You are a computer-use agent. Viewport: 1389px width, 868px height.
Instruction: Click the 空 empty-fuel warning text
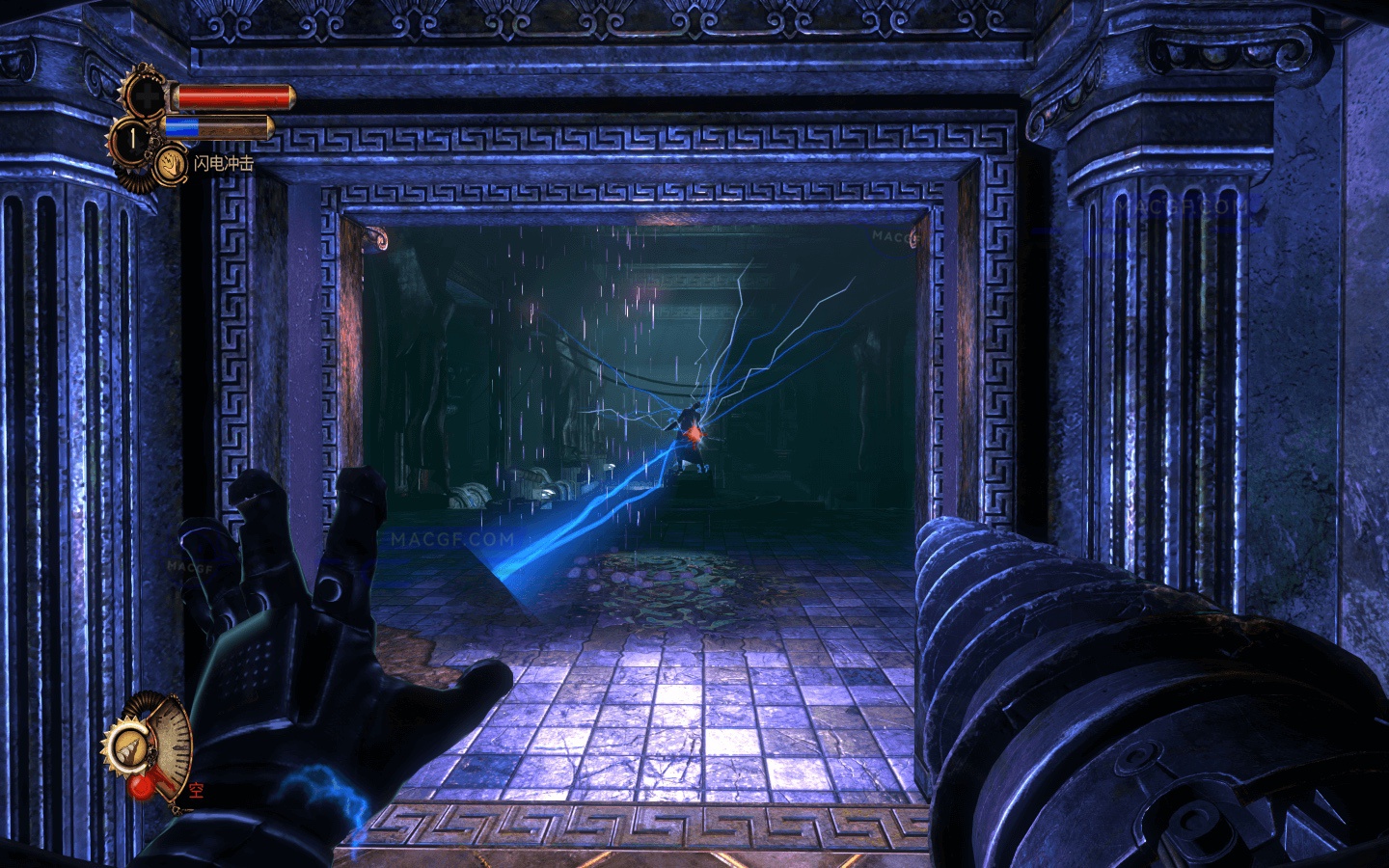point(197,790)
